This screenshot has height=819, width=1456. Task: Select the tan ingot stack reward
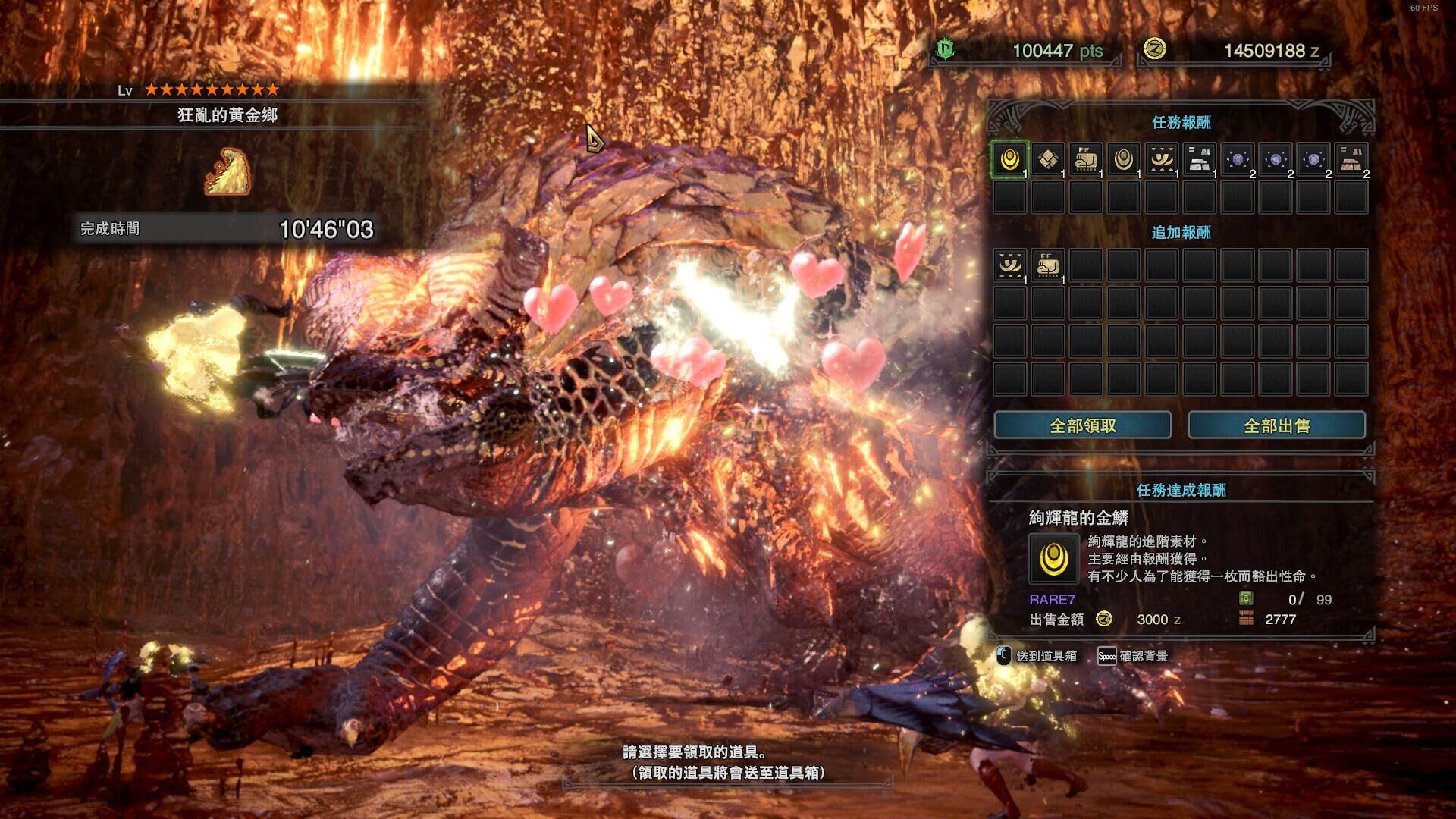pyautogui.click(x=1351, y=159)
